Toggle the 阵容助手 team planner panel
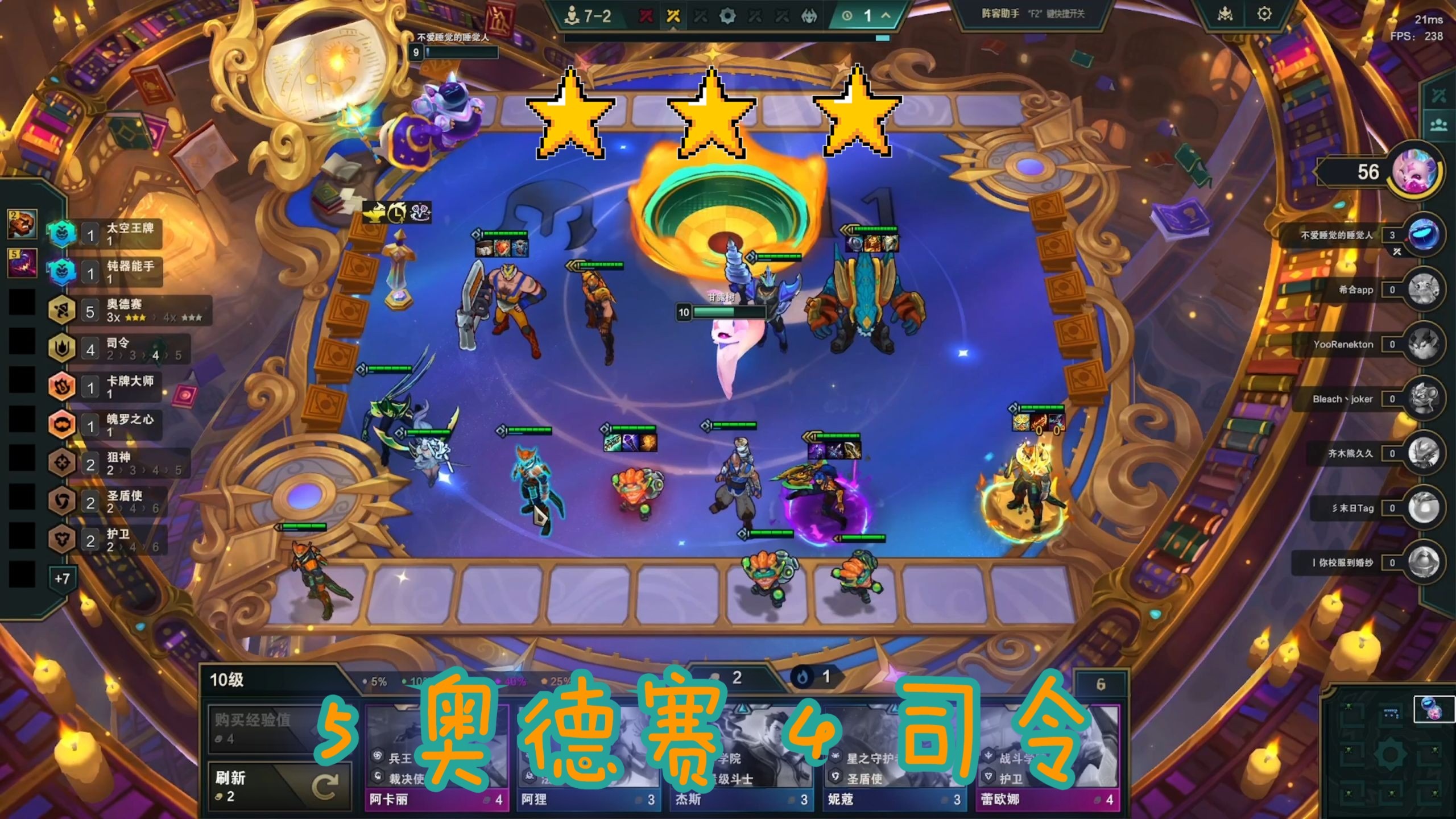1456x819 pixels. click(1032, 14)
